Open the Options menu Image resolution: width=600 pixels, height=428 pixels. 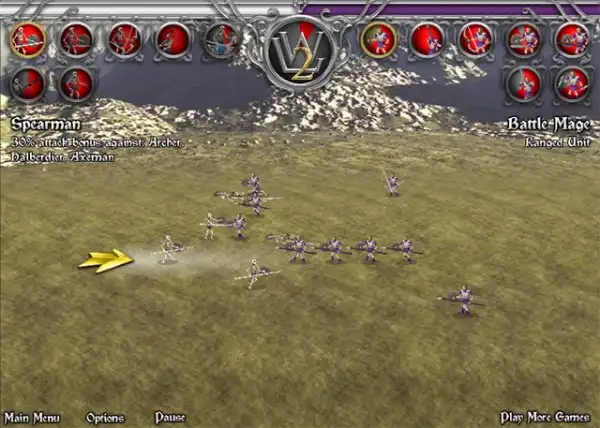click(x=105, y=417)
